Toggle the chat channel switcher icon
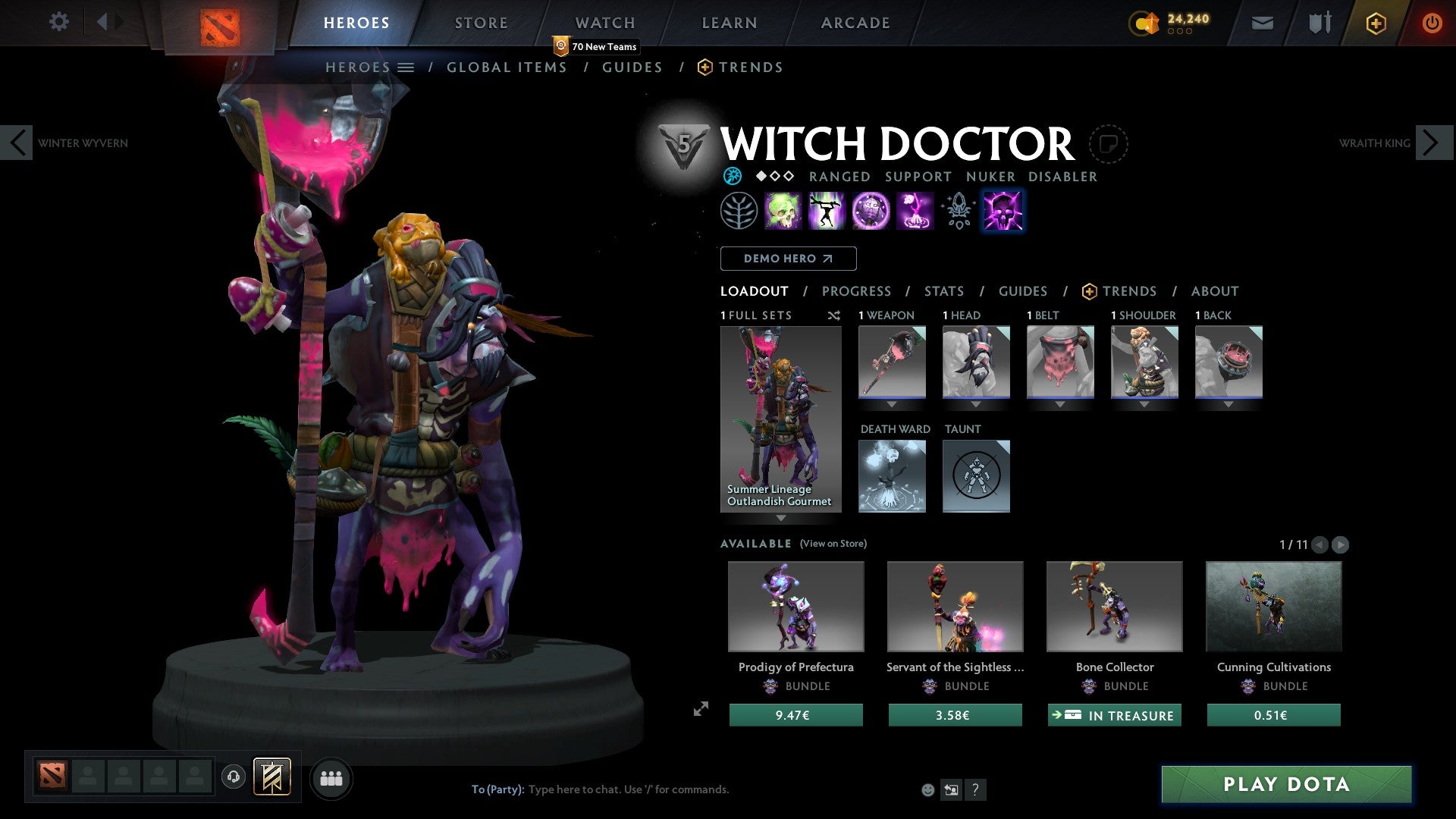 951,789
